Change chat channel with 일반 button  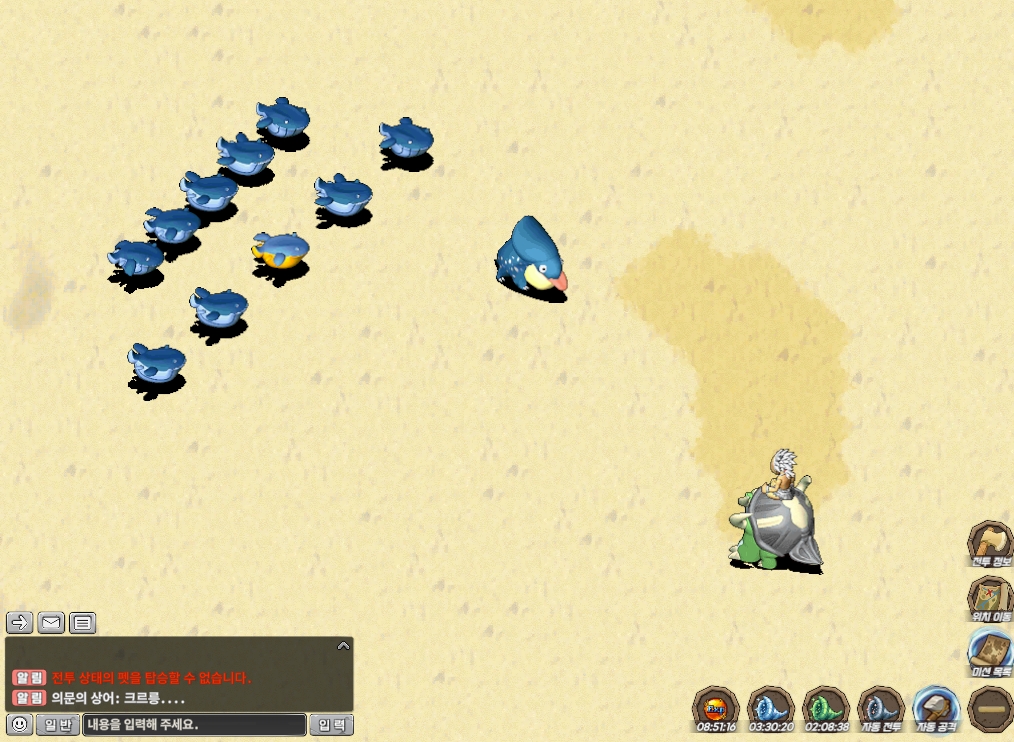(x=58, y=725)
